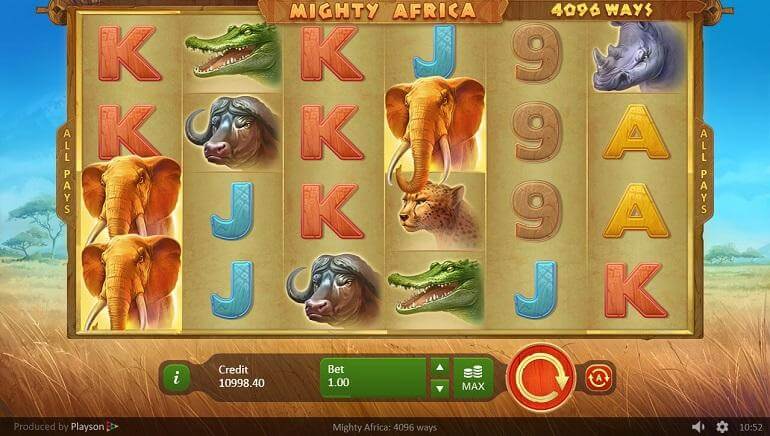Increase the bet with the up arrow
Screen dimensions: 770x436
tap(439, 368)
